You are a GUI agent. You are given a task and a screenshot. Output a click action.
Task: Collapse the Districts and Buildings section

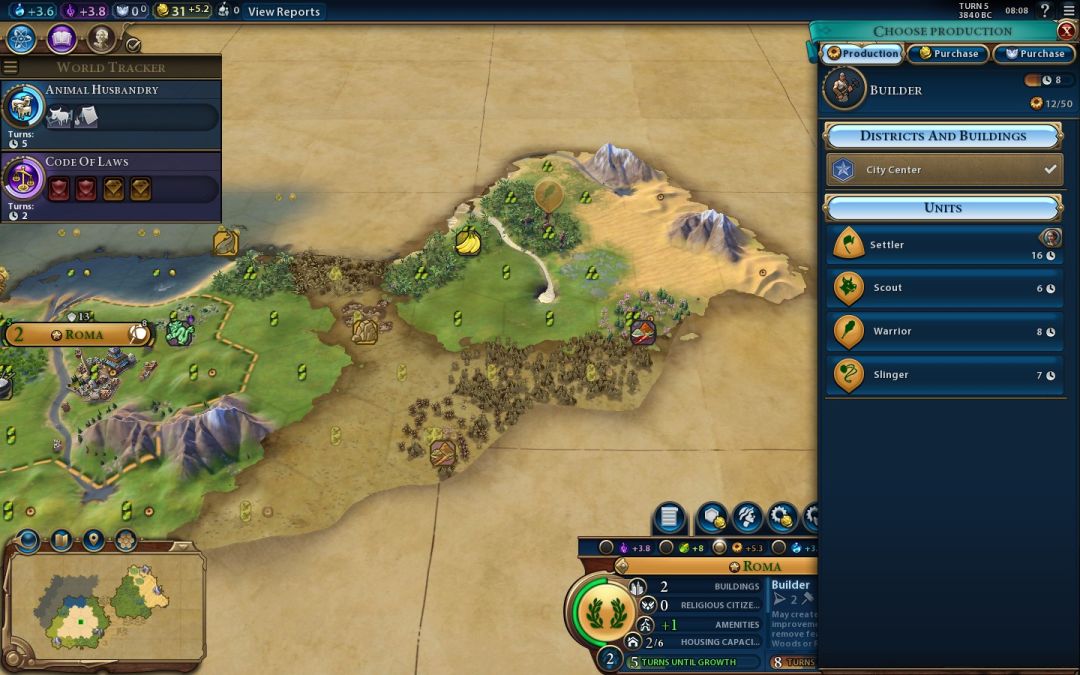tap(942, 136)
